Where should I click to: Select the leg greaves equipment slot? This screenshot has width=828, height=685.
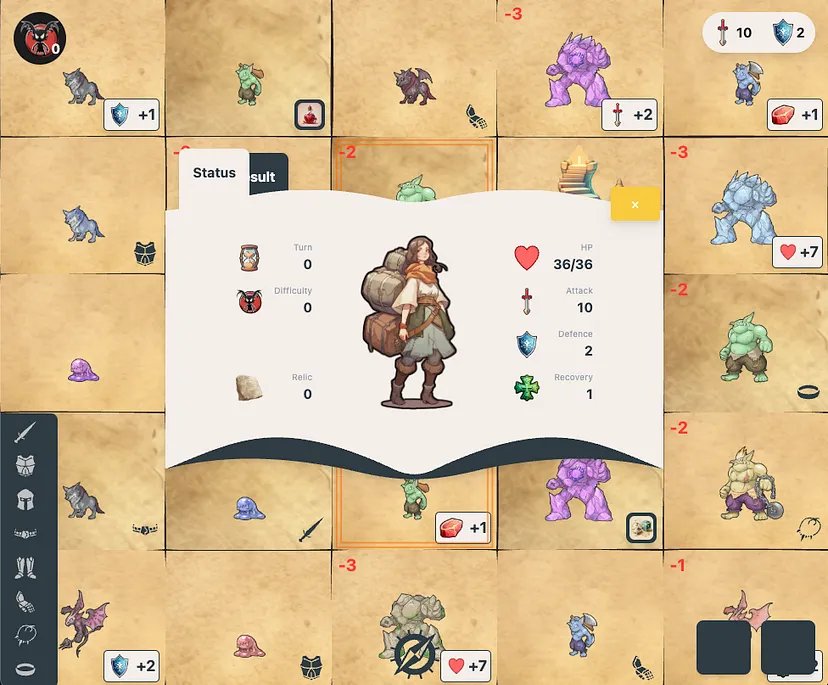26,567
